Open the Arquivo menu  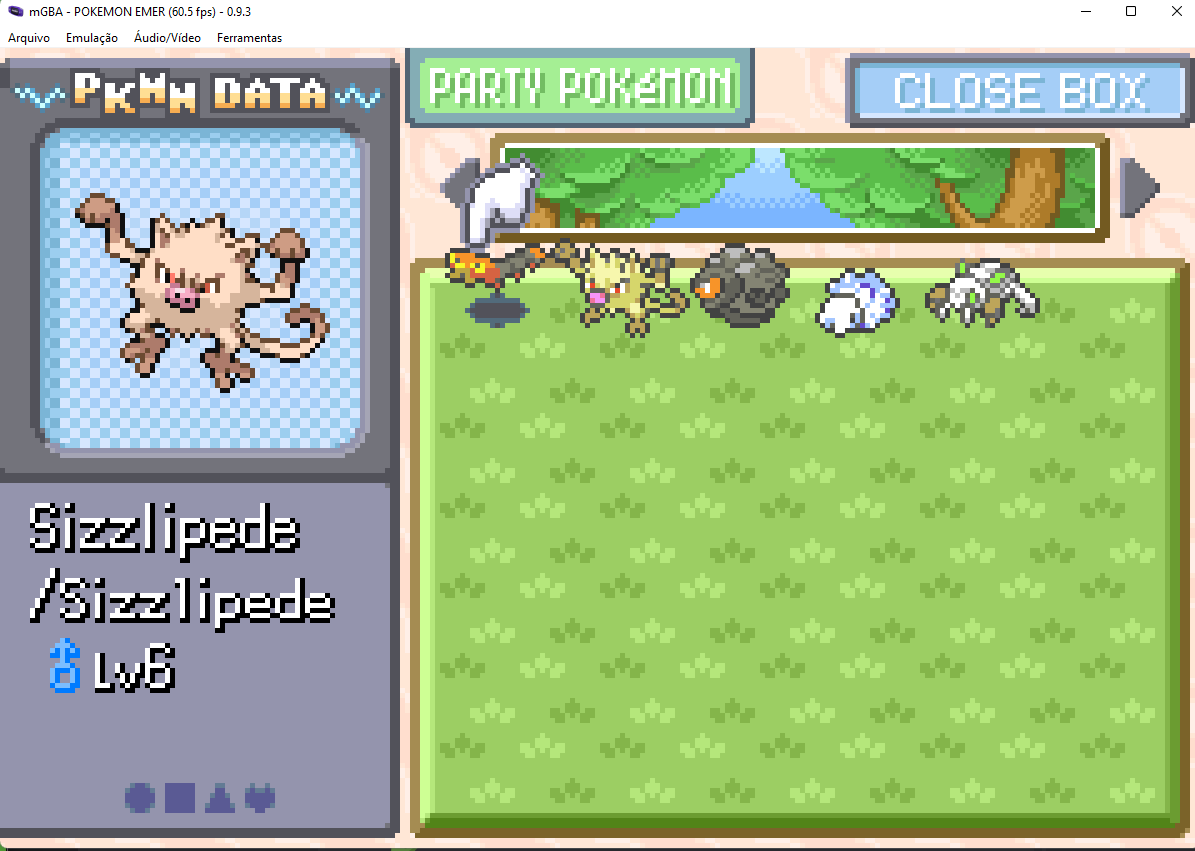pyautogui.click(x=29, y=38)
